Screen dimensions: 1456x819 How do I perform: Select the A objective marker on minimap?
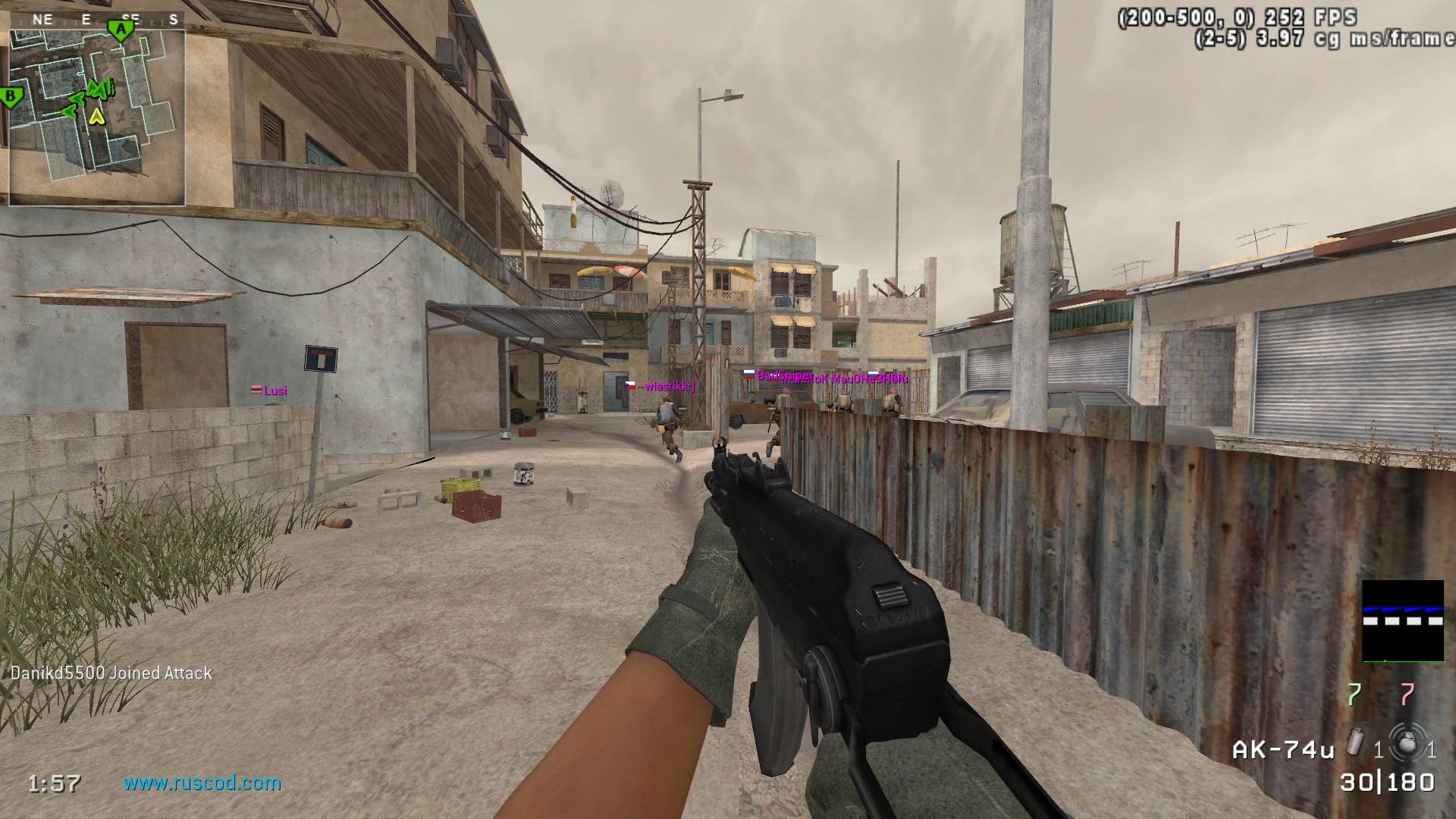tap(118, 30)
